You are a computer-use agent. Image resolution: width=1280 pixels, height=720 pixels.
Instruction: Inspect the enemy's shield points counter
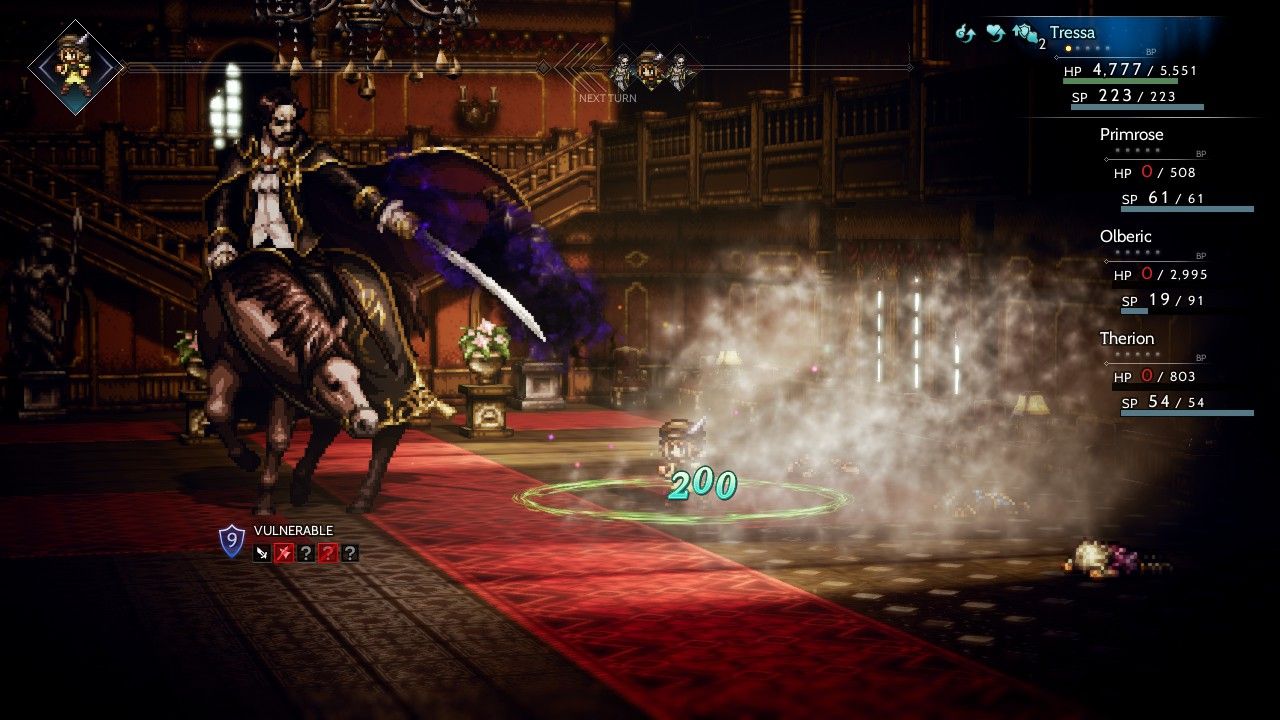[232, 542]
